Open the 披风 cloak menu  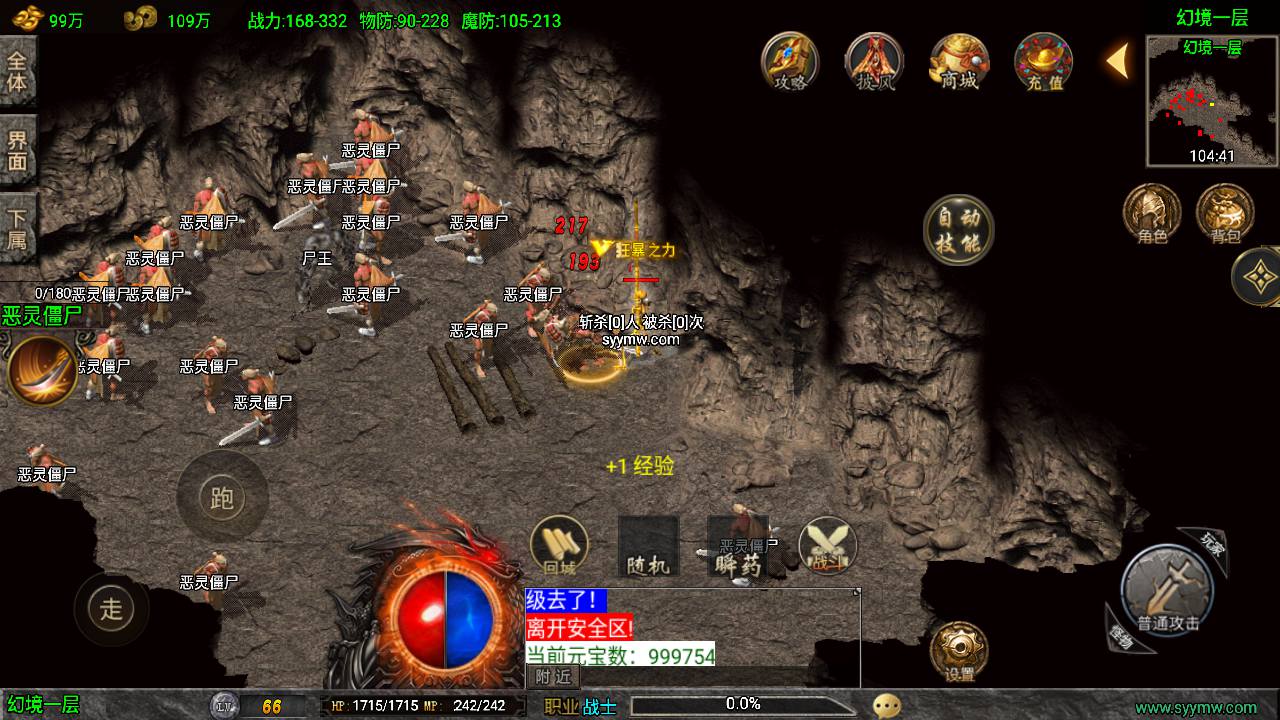875,60
